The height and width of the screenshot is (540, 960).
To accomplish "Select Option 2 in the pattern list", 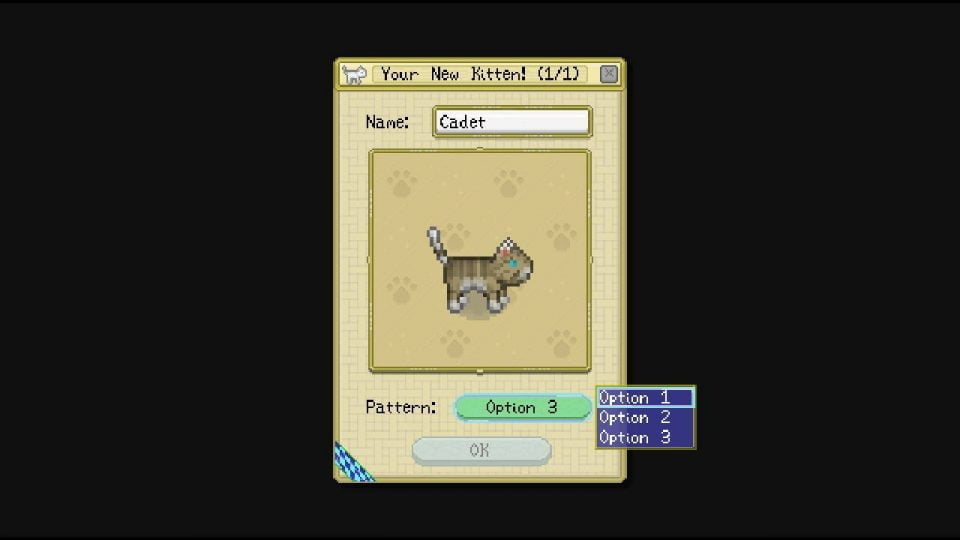I will pos(645,418).
